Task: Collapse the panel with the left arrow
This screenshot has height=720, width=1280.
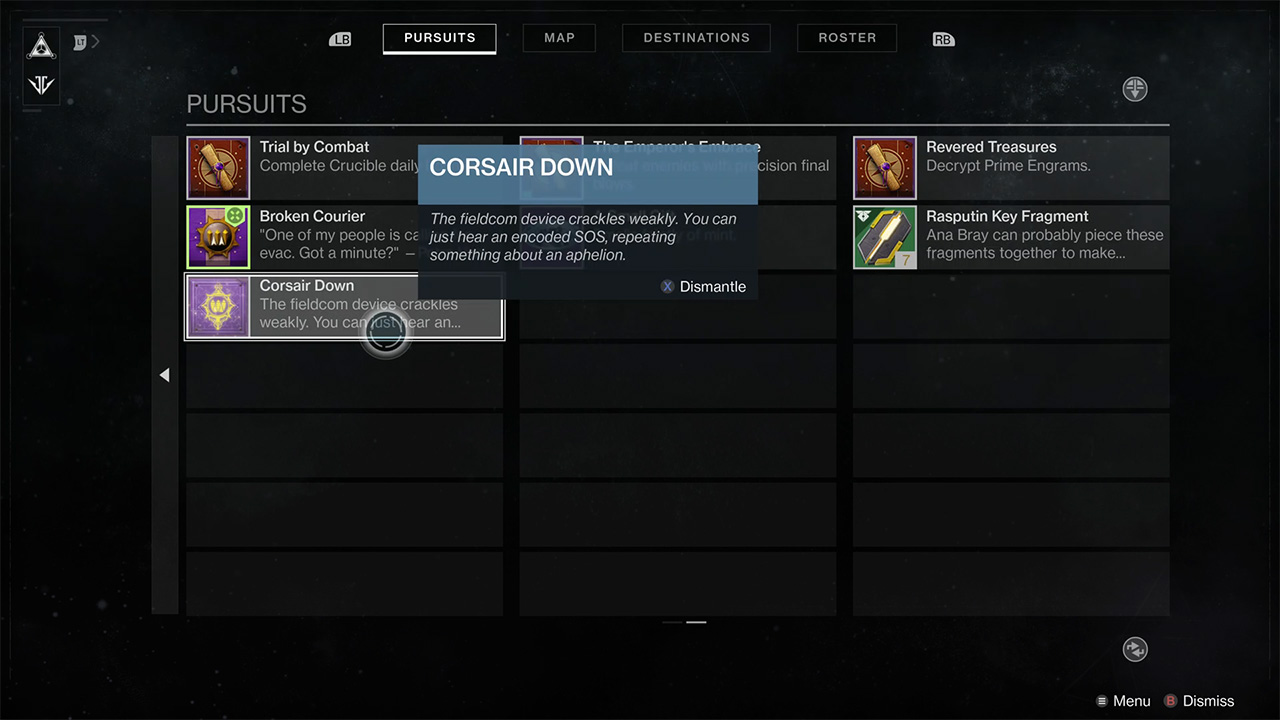Action: pyautogui.click(x=164, y=375)
